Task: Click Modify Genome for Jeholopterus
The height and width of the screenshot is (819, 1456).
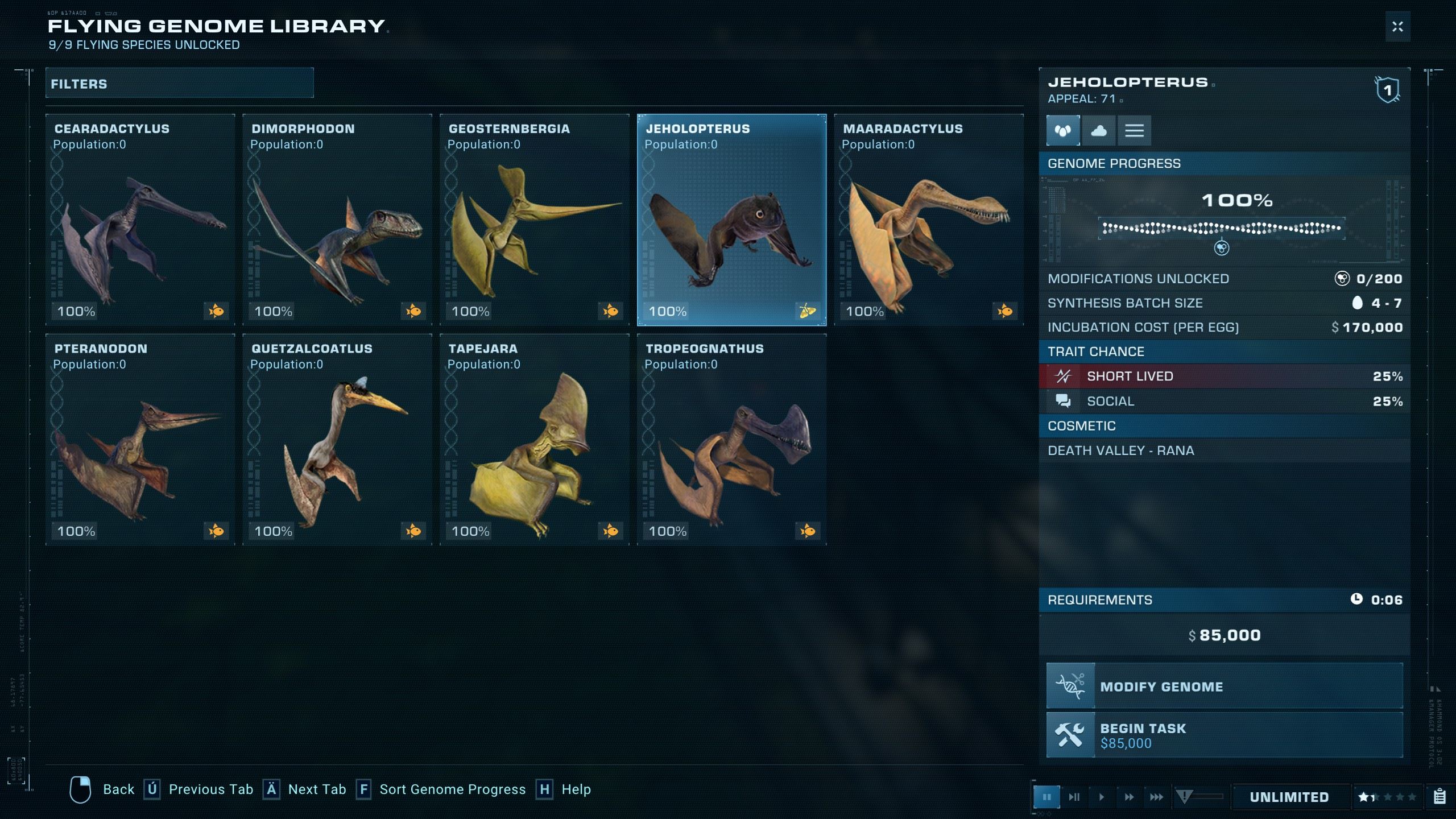Action: pos(1225,686)
